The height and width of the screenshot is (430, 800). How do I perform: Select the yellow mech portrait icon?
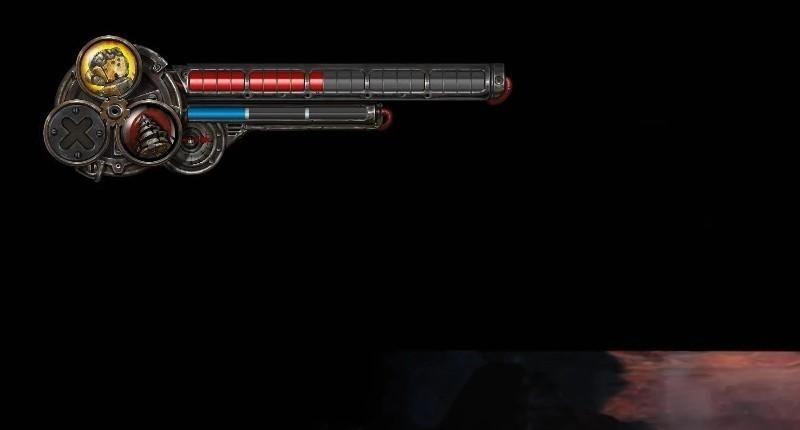(x=108, y=66)
